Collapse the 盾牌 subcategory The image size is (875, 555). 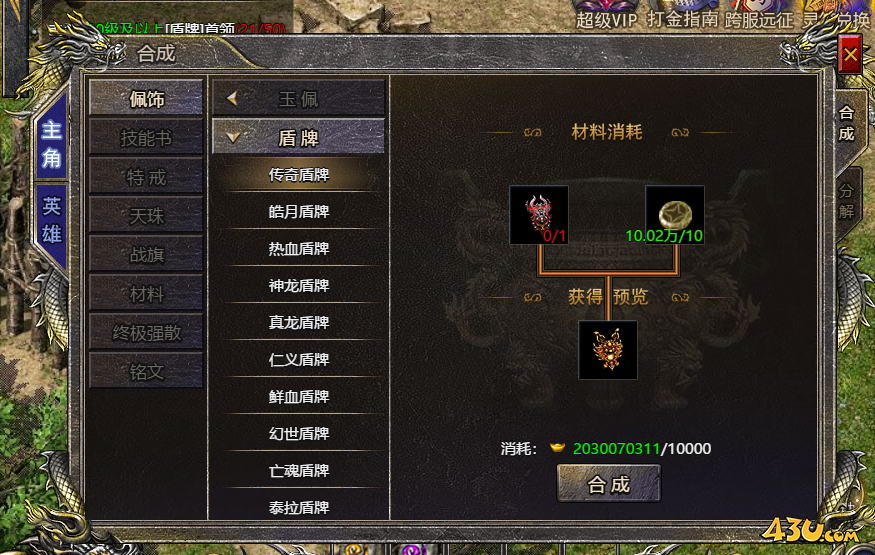(x=298, y=138)
